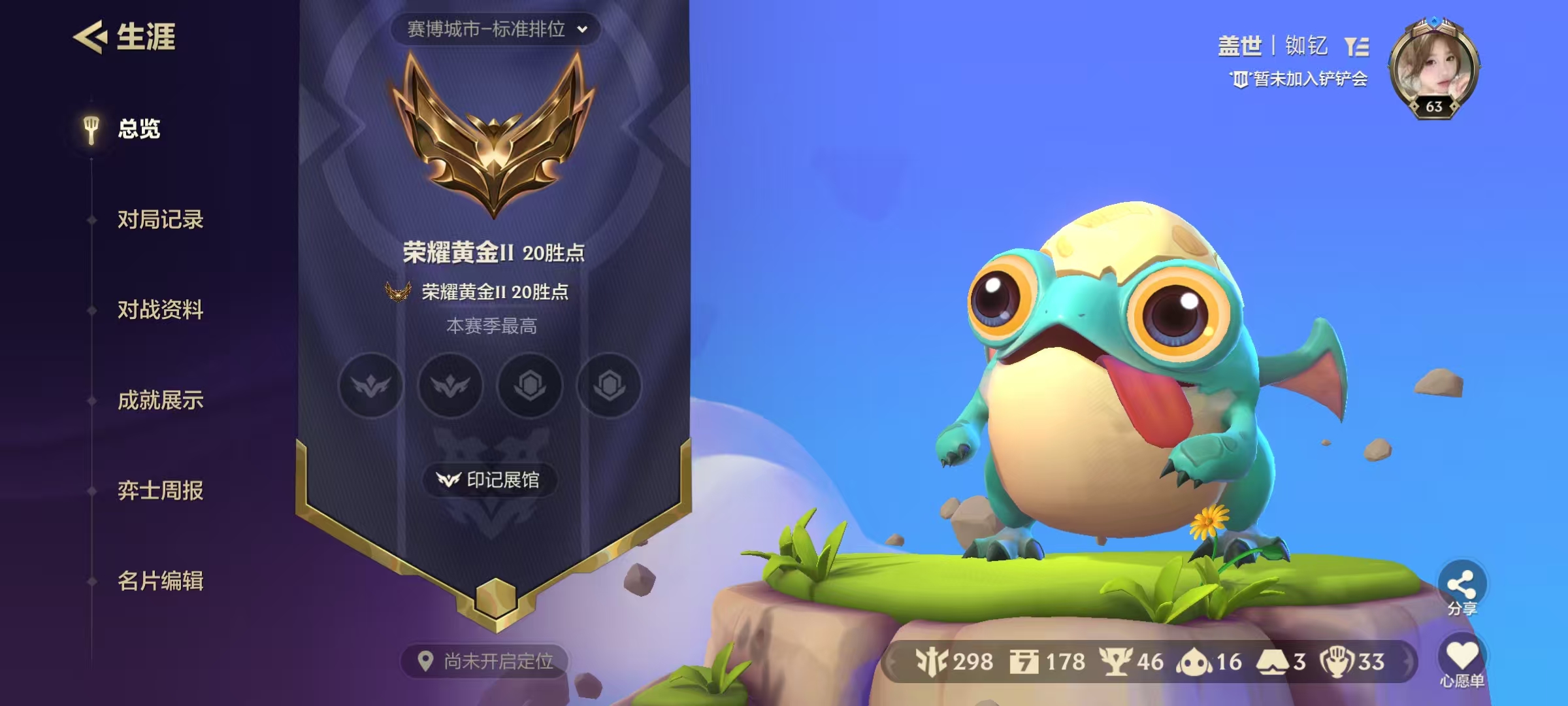
Task: Click the 尚未开启定位 location button
Action: pos(483,660)
